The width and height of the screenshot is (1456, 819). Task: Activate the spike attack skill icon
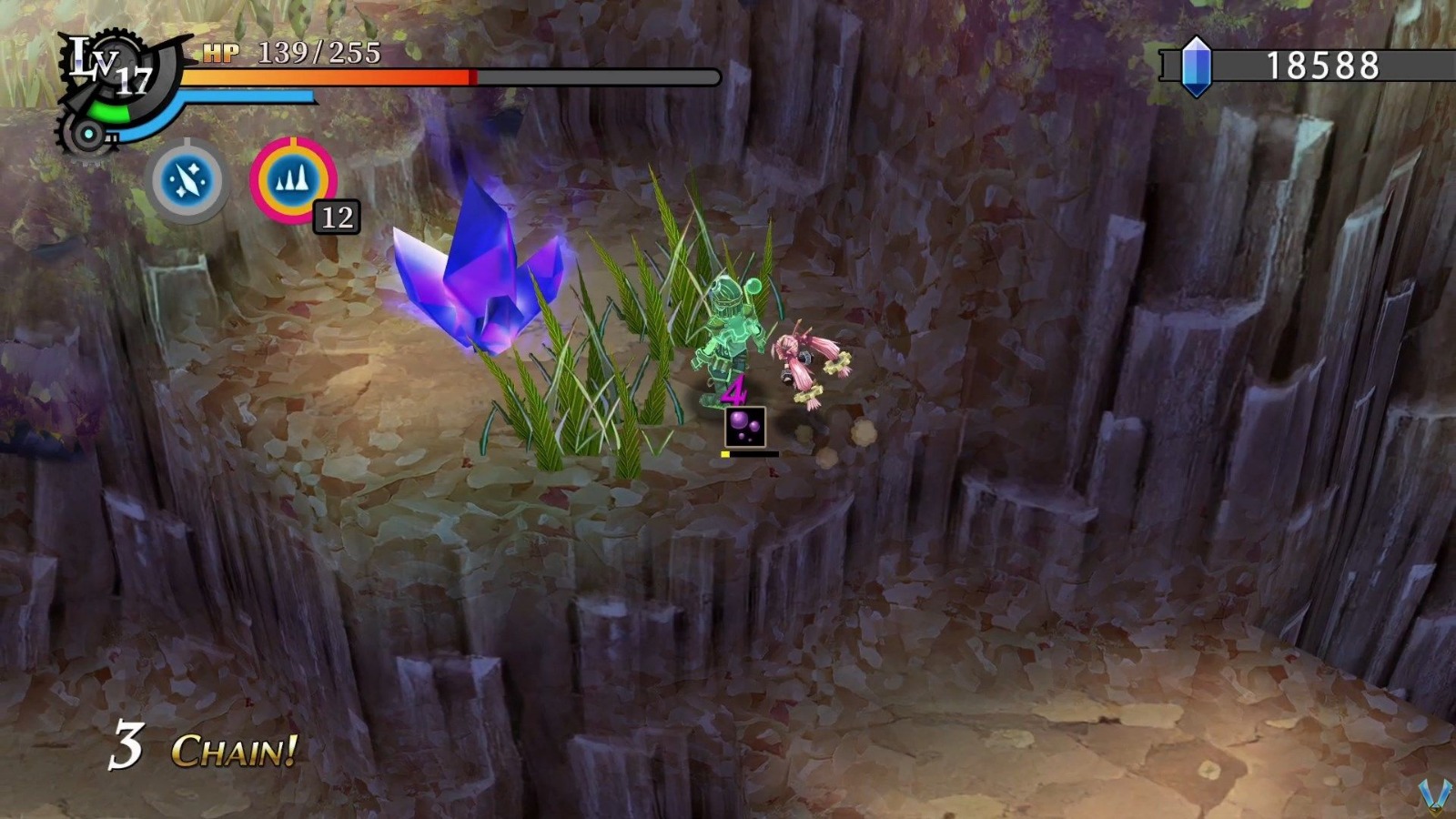[x=293, y=180]
